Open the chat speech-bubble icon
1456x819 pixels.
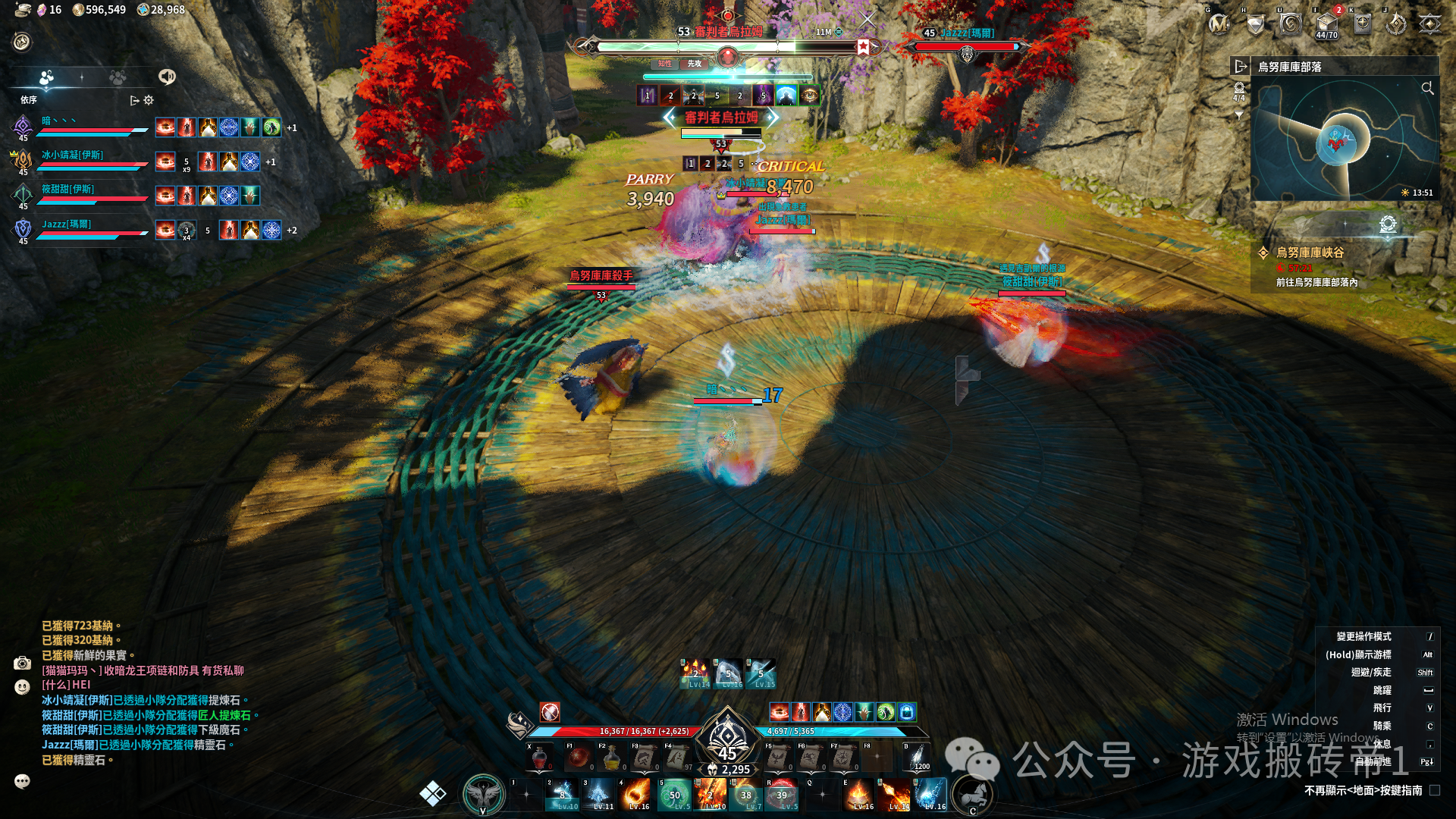coord(22,781)
